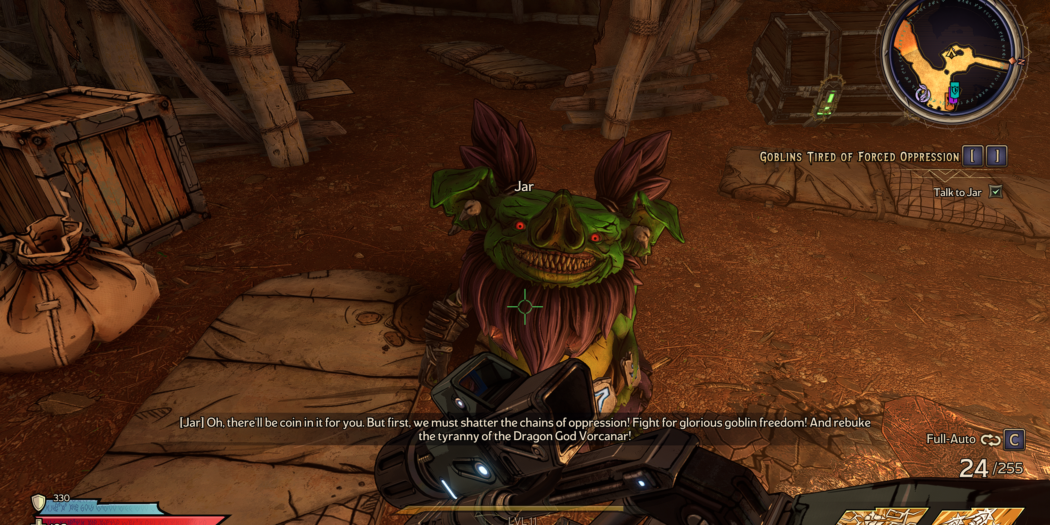Click the Full-Auto fire mode swap icon
The height and width of the screenshot is (525, 1050).
(x=990, y=440)
